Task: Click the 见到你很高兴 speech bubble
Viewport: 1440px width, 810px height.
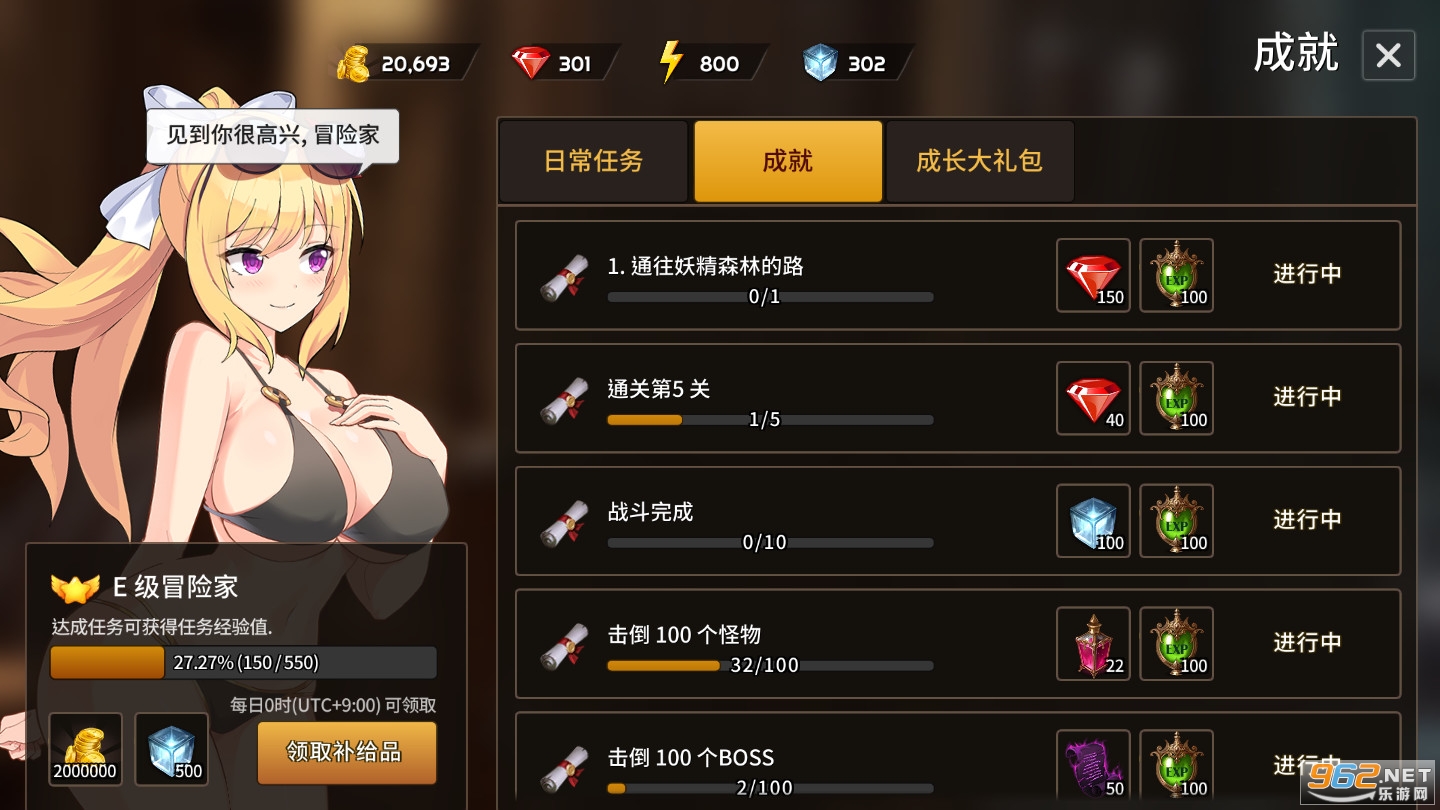Action: coord(271,136)
